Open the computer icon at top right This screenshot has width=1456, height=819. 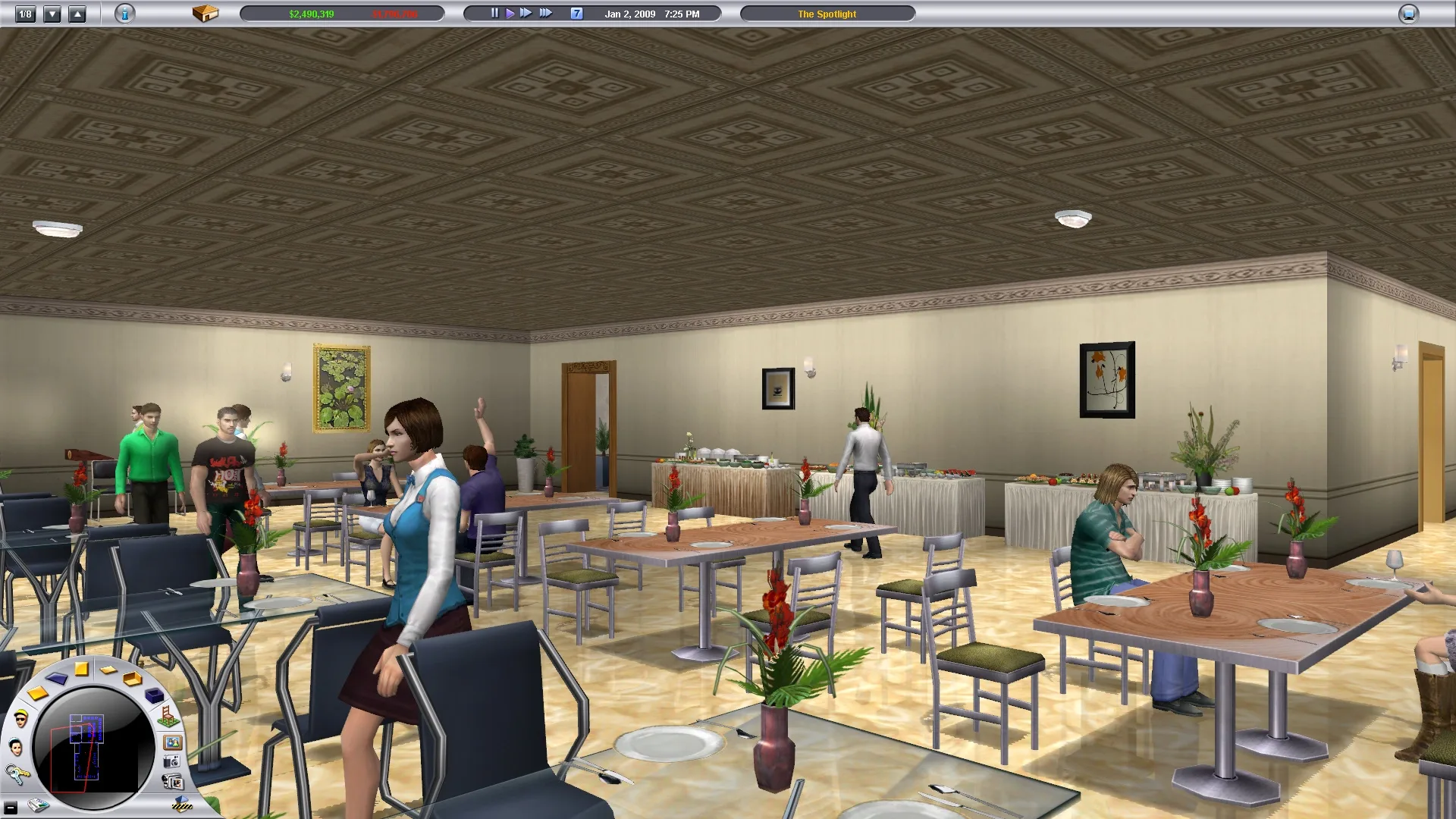coord(1408,12)
